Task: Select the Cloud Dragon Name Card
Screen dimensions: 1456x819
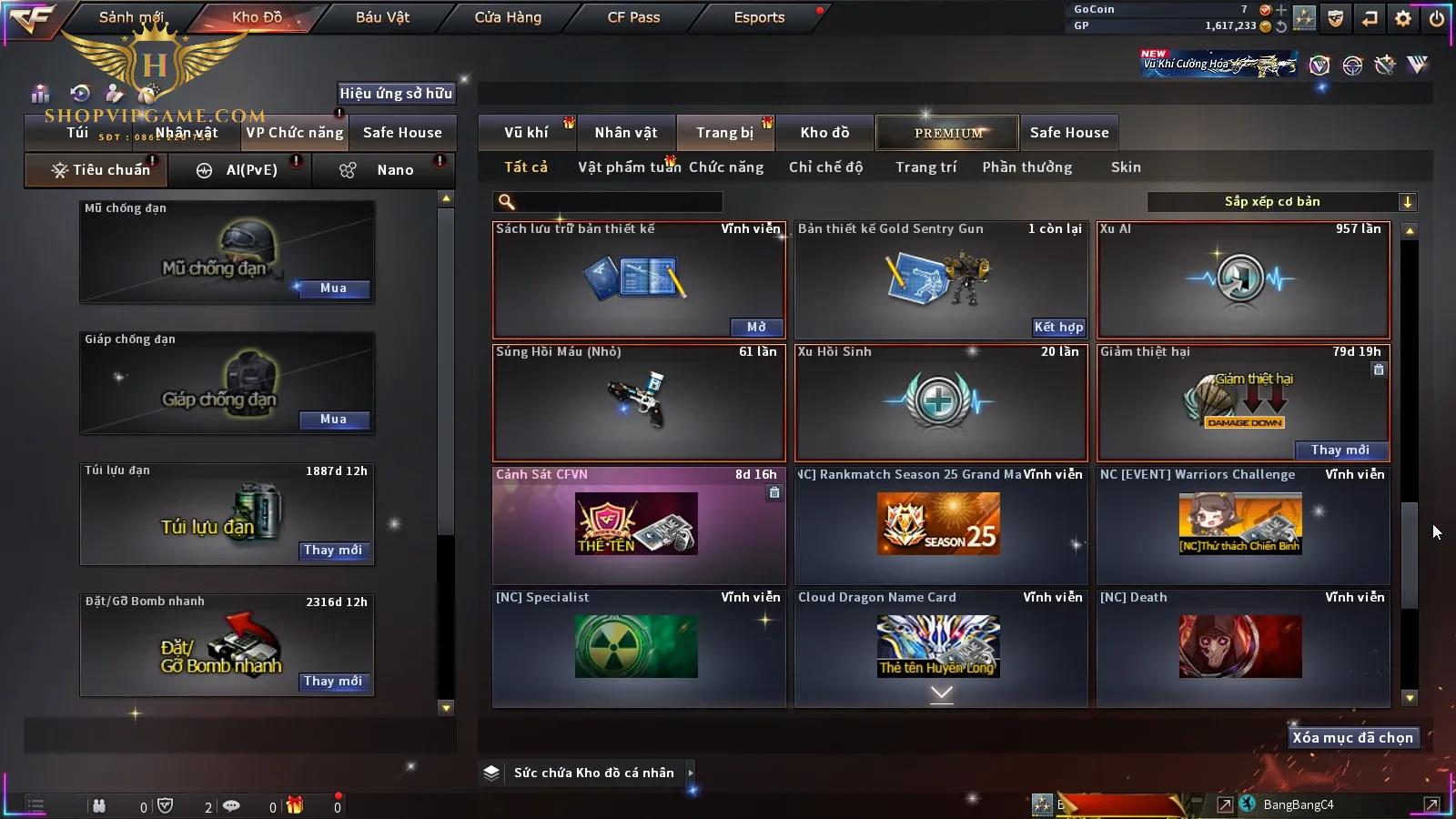Action: point(940,647)
